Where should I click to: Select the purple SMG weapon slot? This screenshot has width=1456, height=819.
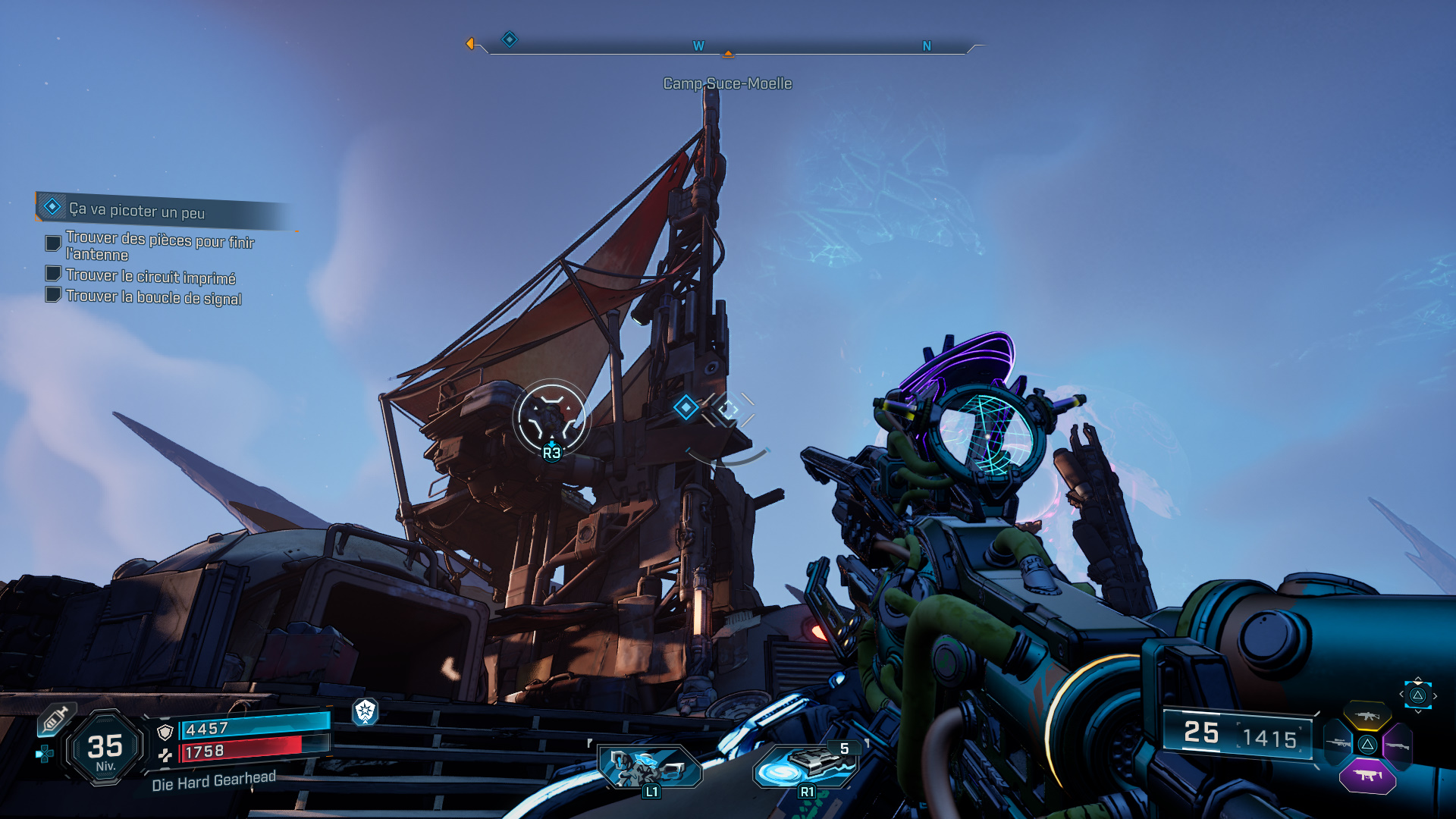point(1367,777)
